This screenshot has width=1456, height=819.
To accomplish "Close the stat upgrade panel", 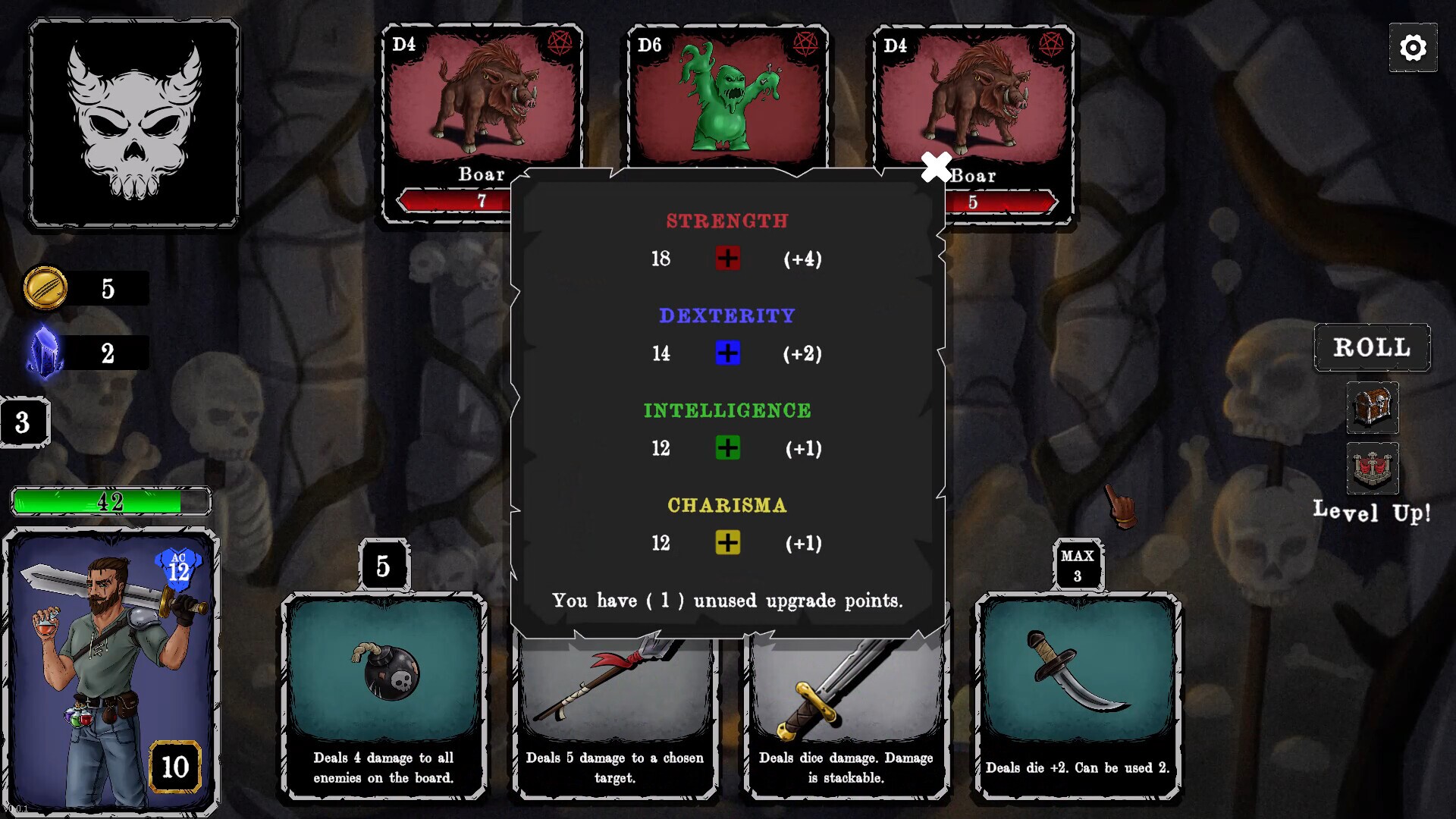I will (936, 168).
